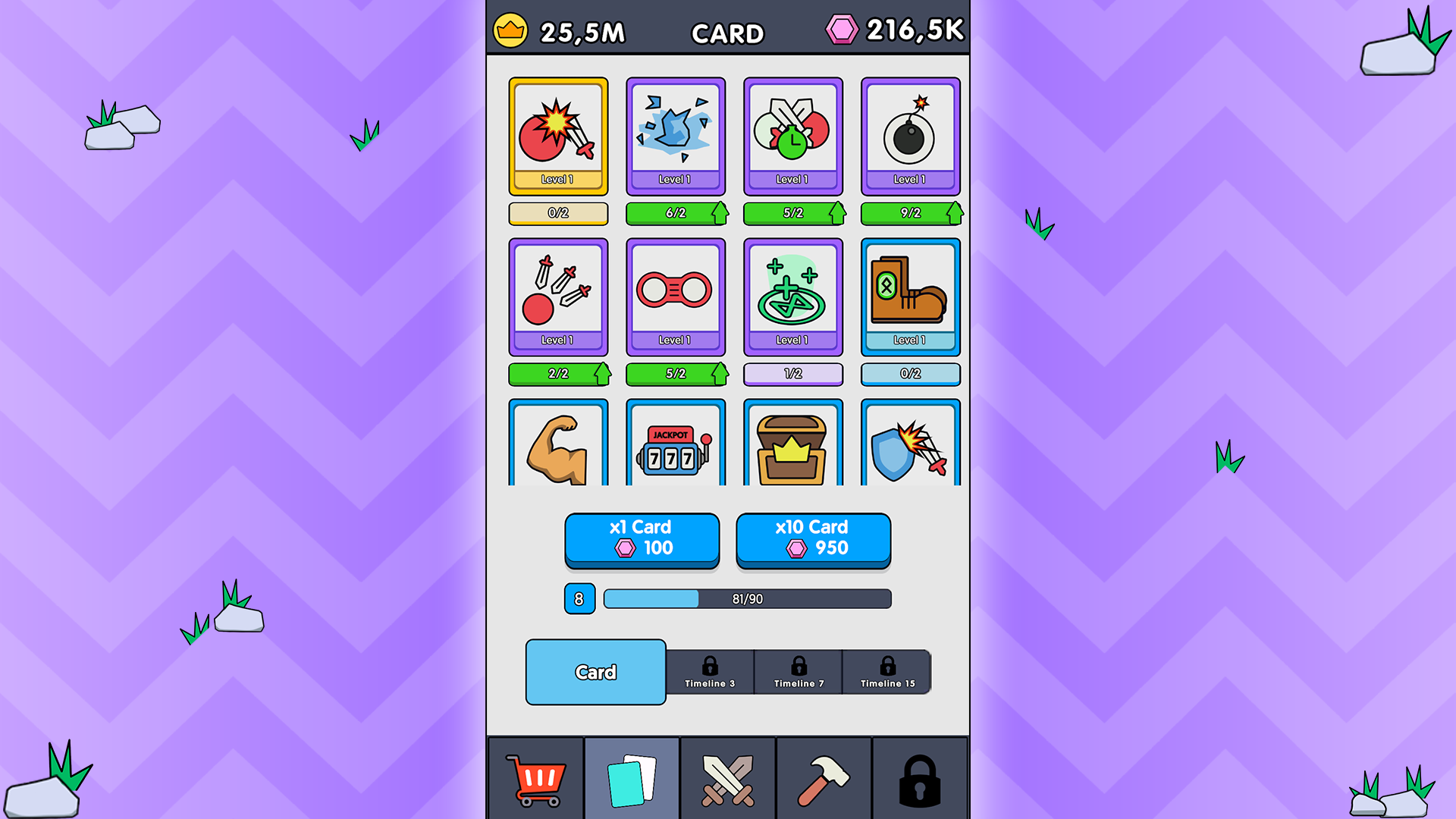Switch to the Card tab
The image size is (1456, 819).
(595, 671)
